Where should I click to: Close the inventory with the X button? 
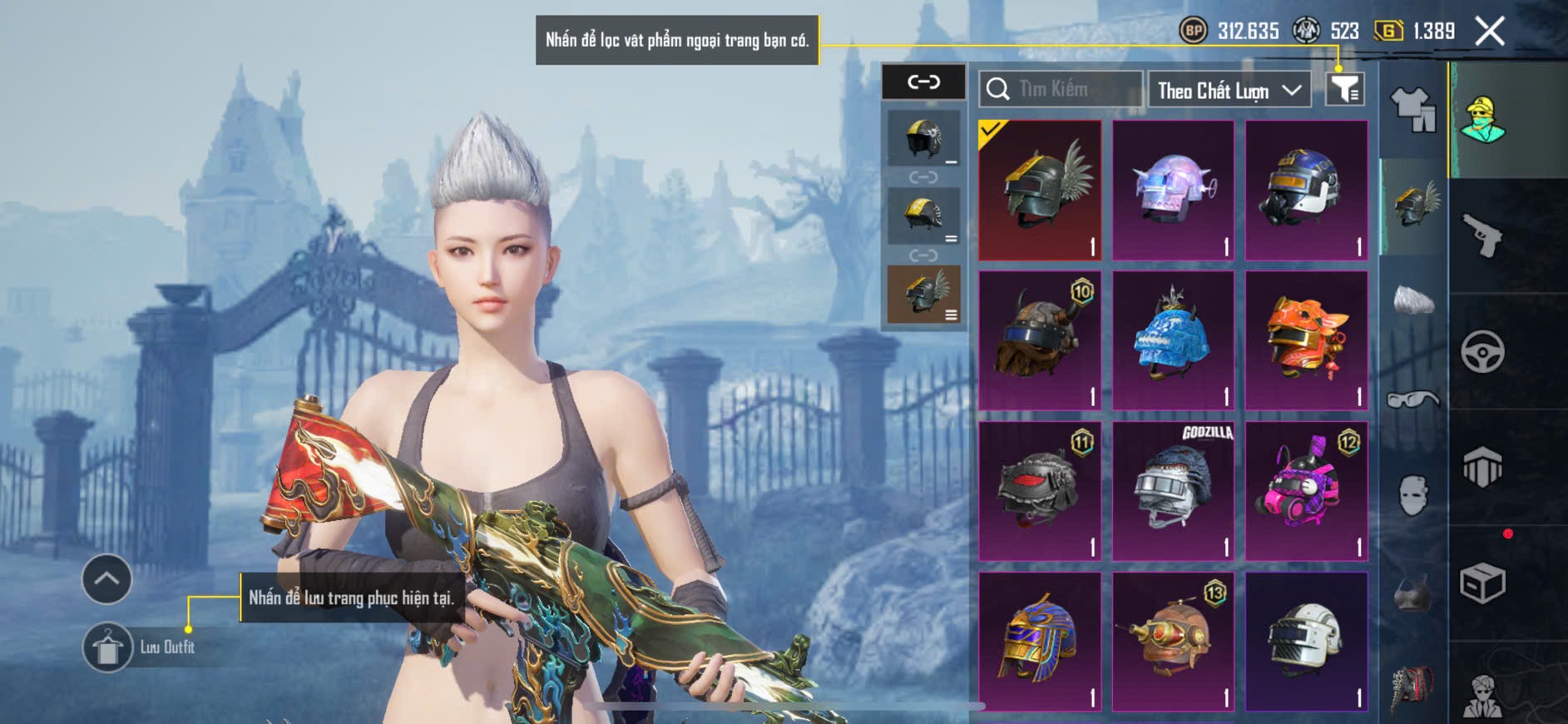click(1489, 32)
